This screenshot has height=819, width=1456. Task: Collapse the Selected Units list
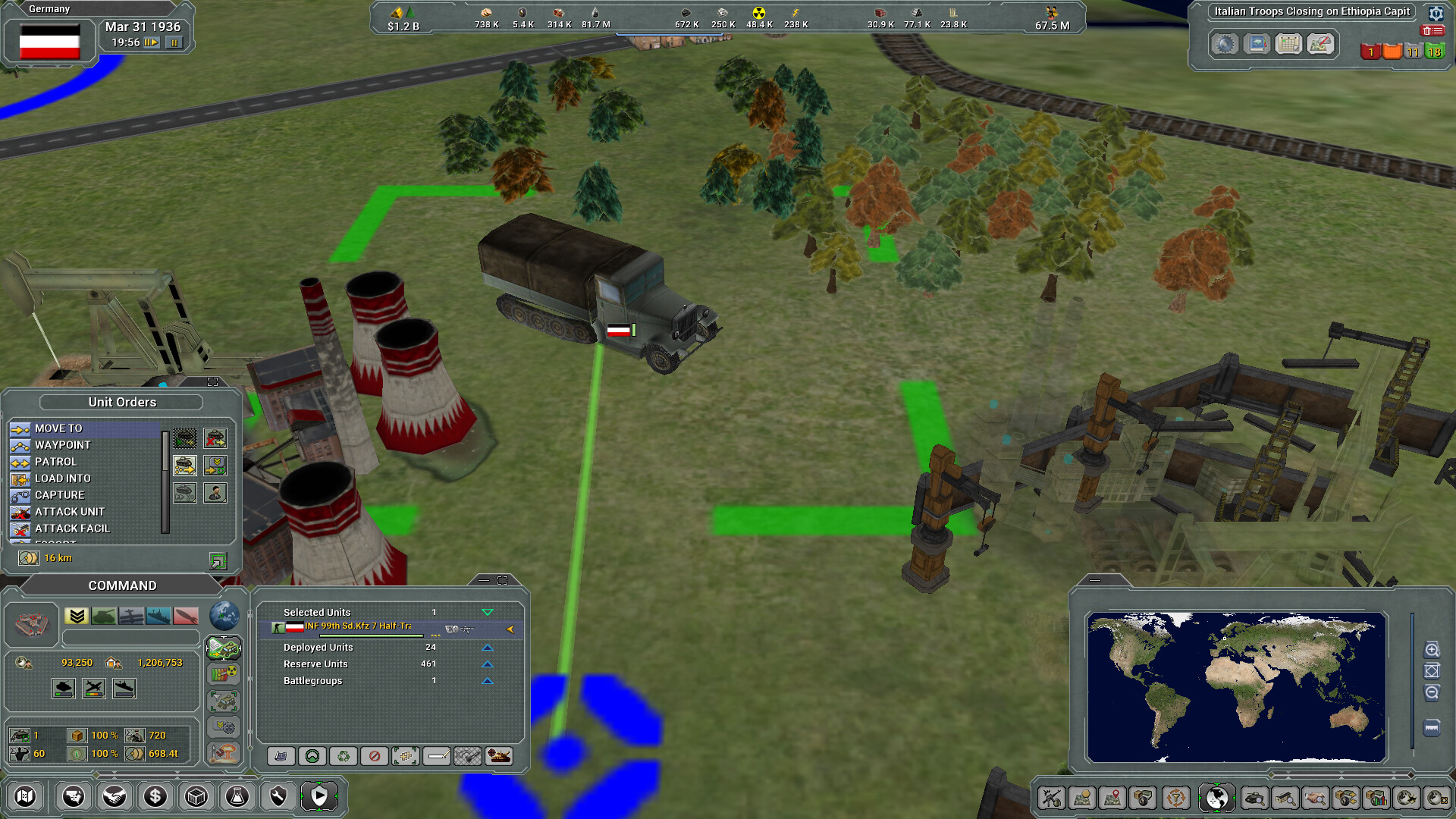[x=489, y=612]
